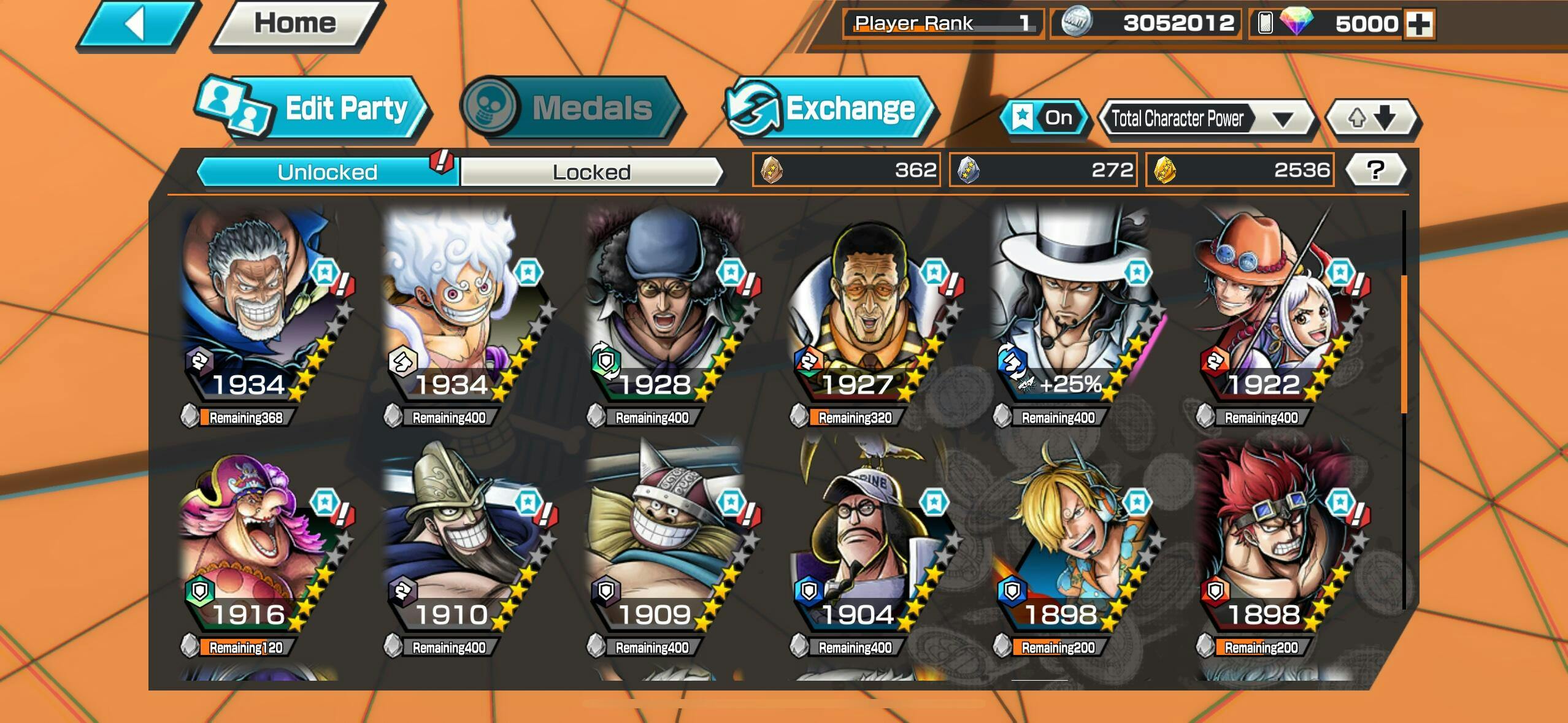Open the character Exchange screen
Viewport: 1568px width, 723px height.
tap(830, 109)
